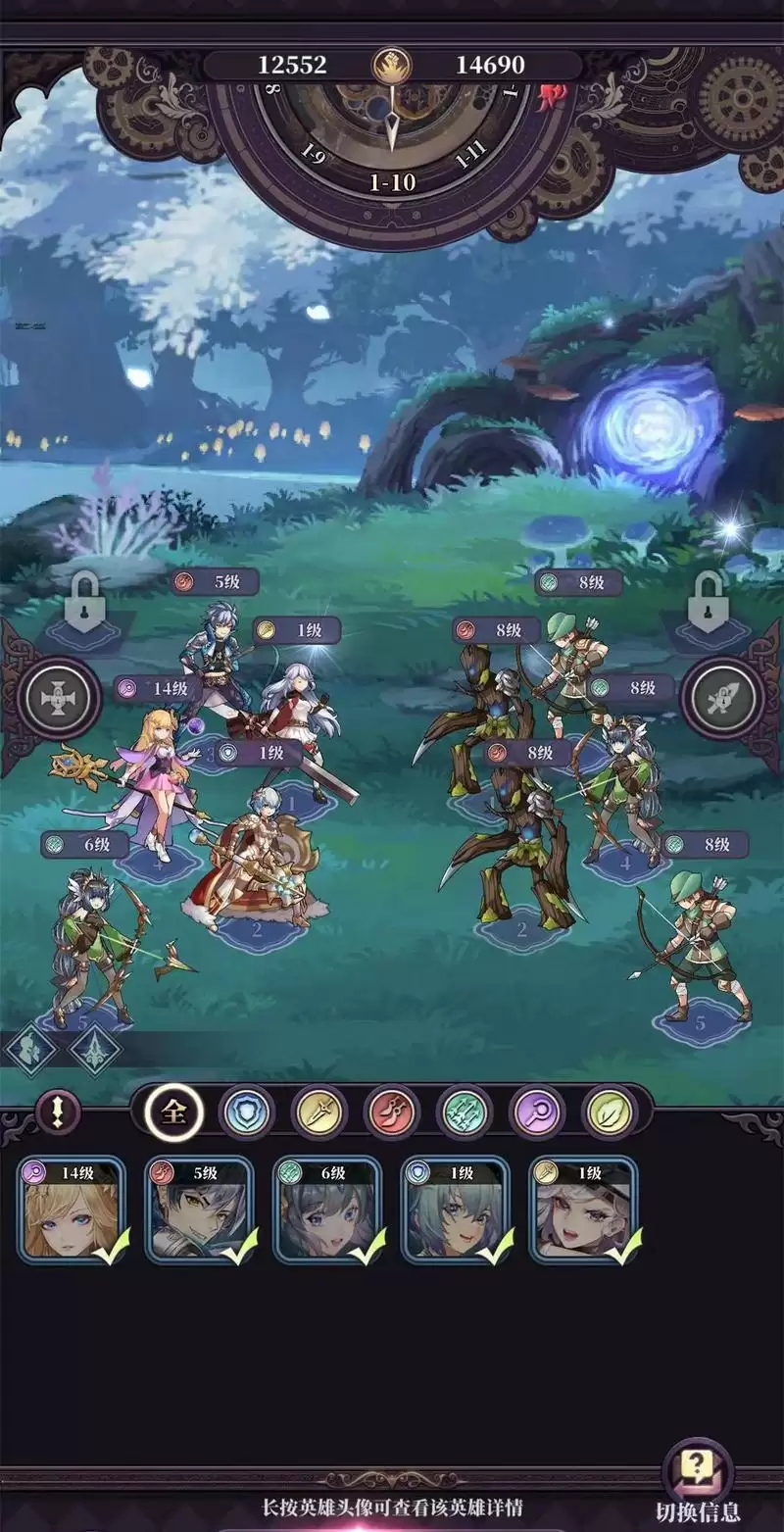Tap the locked slot above the cross emblem
This screenshot has height=1532, width=784.
(x=84, y=602)
